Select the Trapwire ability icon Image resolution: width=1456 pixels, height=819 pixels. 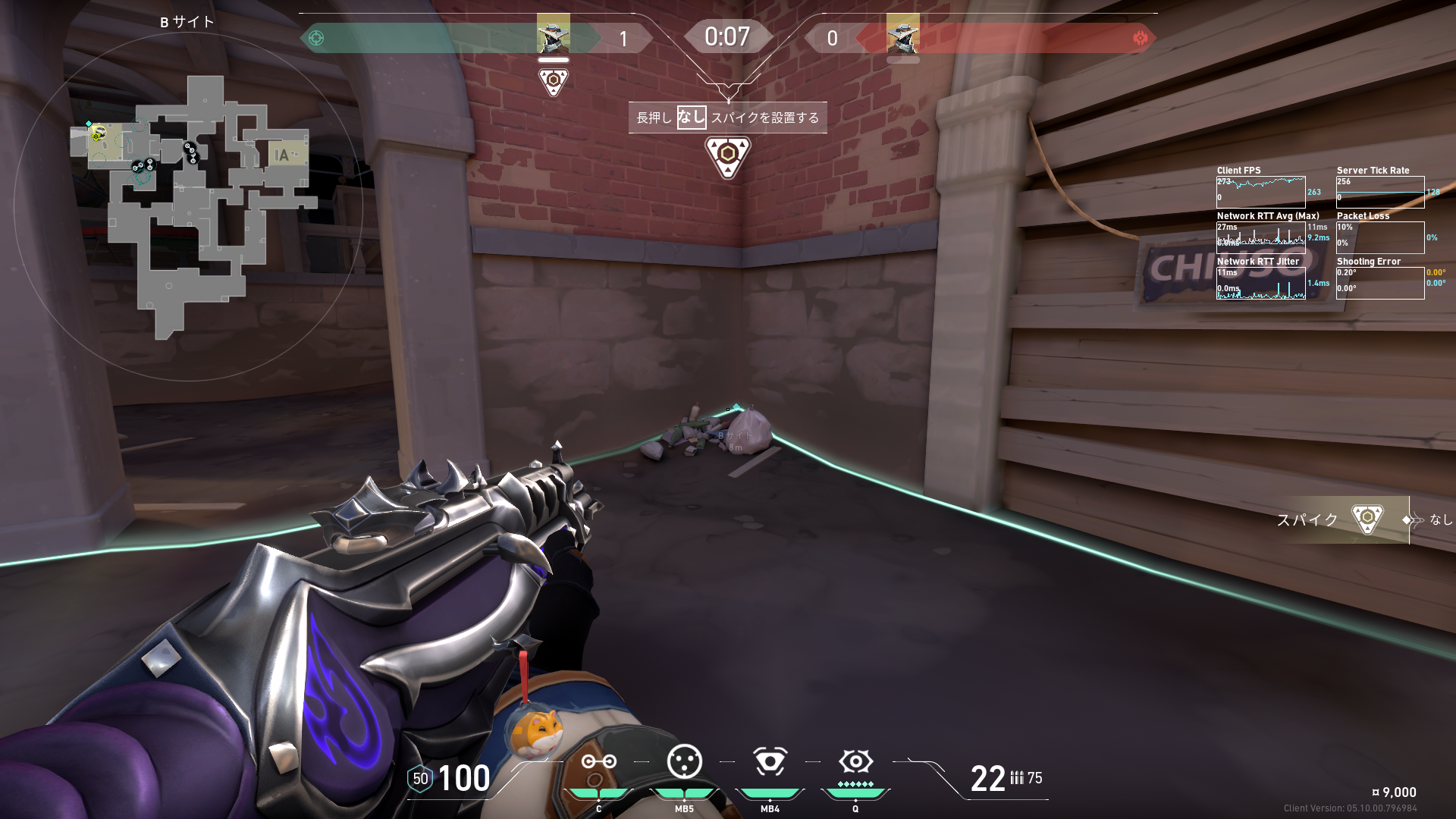pos(598,761)
